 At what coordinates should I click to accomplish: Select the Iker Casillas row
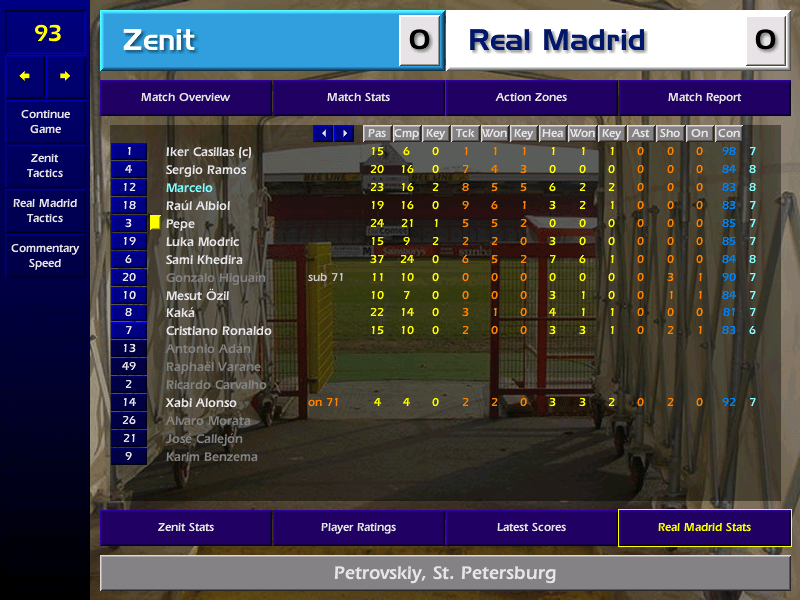[209, 152]
